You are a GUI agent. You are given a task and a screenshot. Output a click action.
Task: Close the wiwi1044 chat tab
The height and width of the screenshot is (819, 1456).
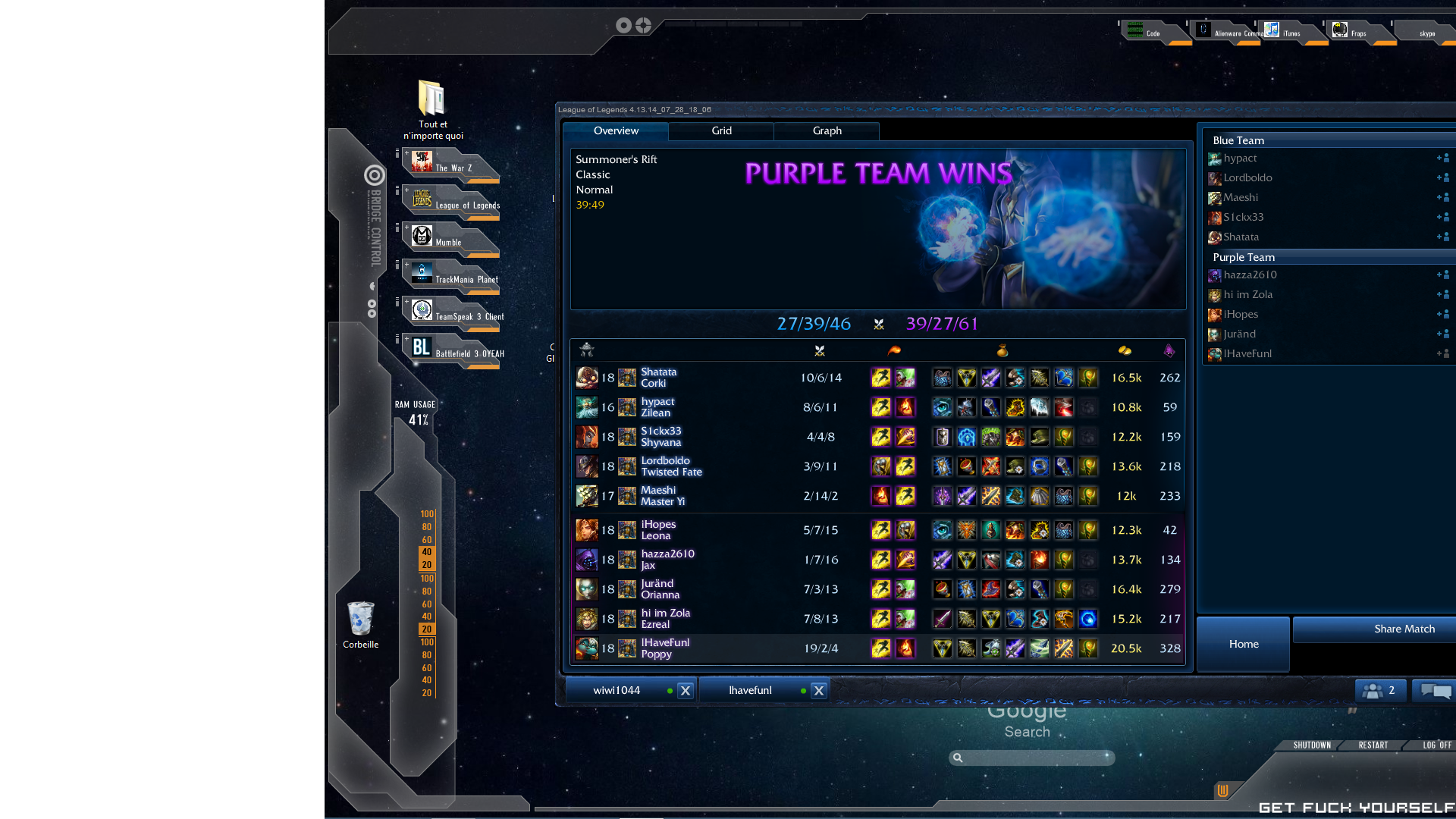tap(685, 690)
